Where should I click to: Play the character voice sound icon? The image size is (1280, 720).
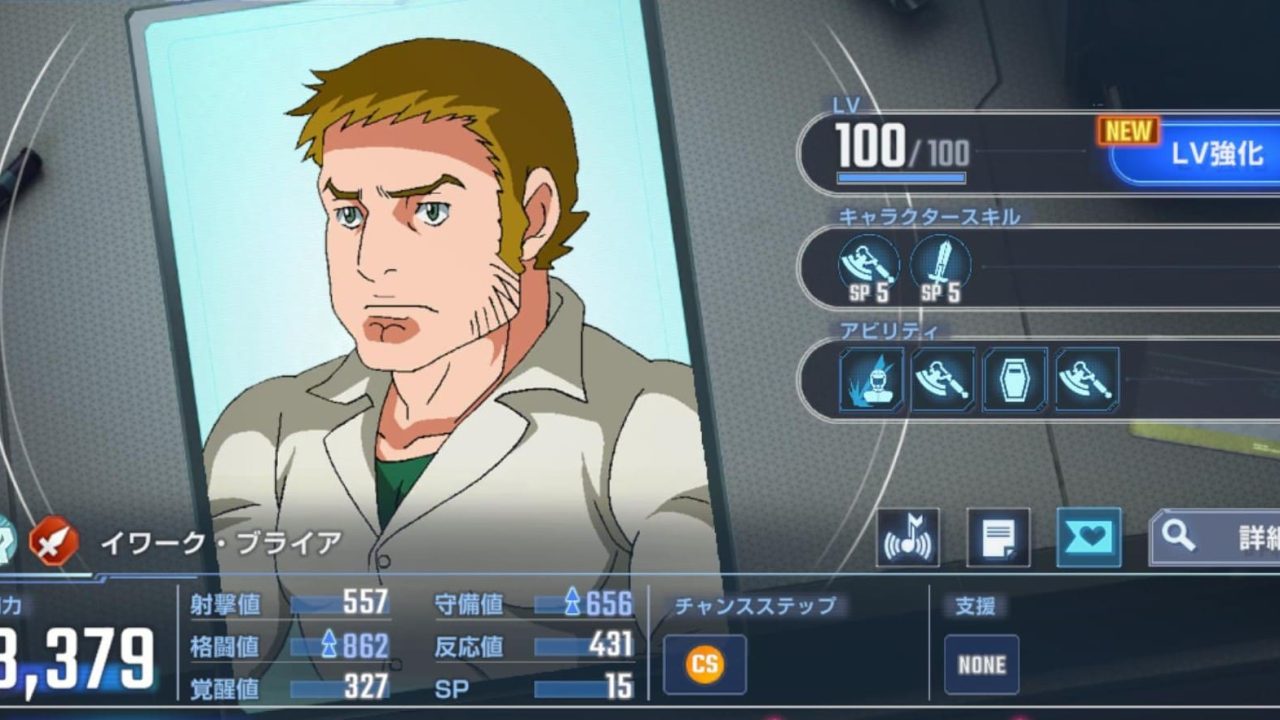pyautogui.click(x=908, y=538)
